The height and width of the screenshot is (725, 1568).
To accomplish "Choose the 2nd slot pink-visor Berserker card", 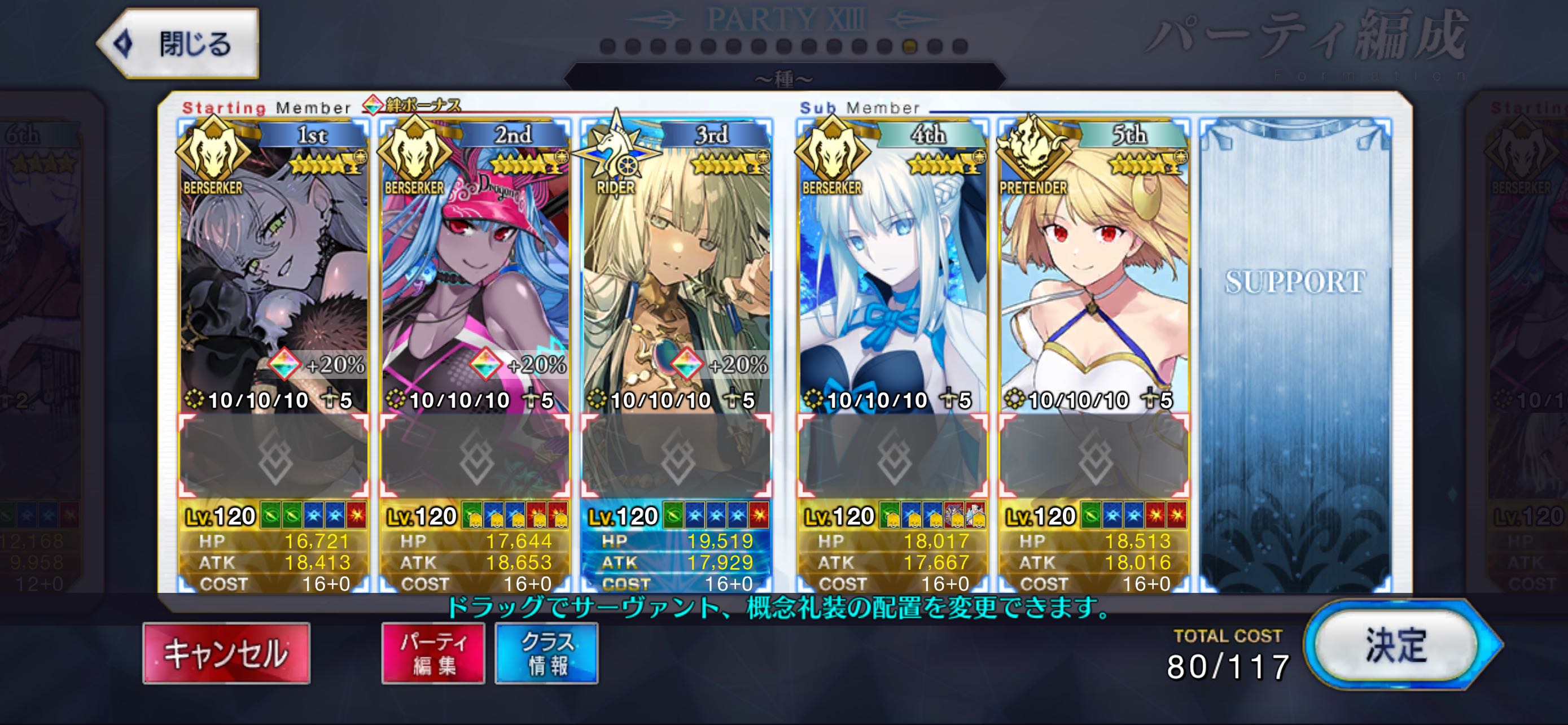I will (x=475, y=274).
